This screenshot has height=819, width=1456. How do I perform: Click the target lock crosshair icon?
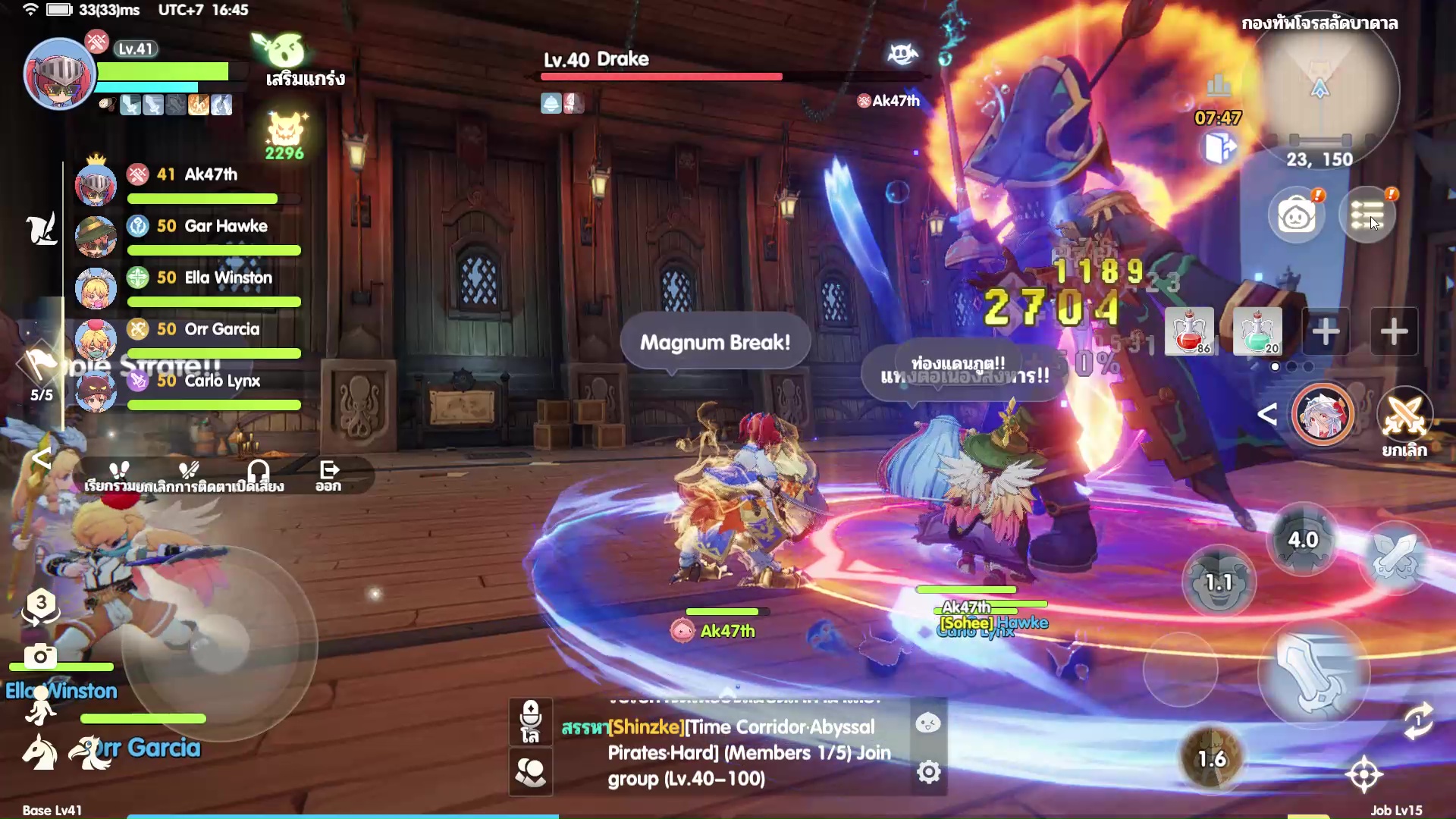(1364, 774)
